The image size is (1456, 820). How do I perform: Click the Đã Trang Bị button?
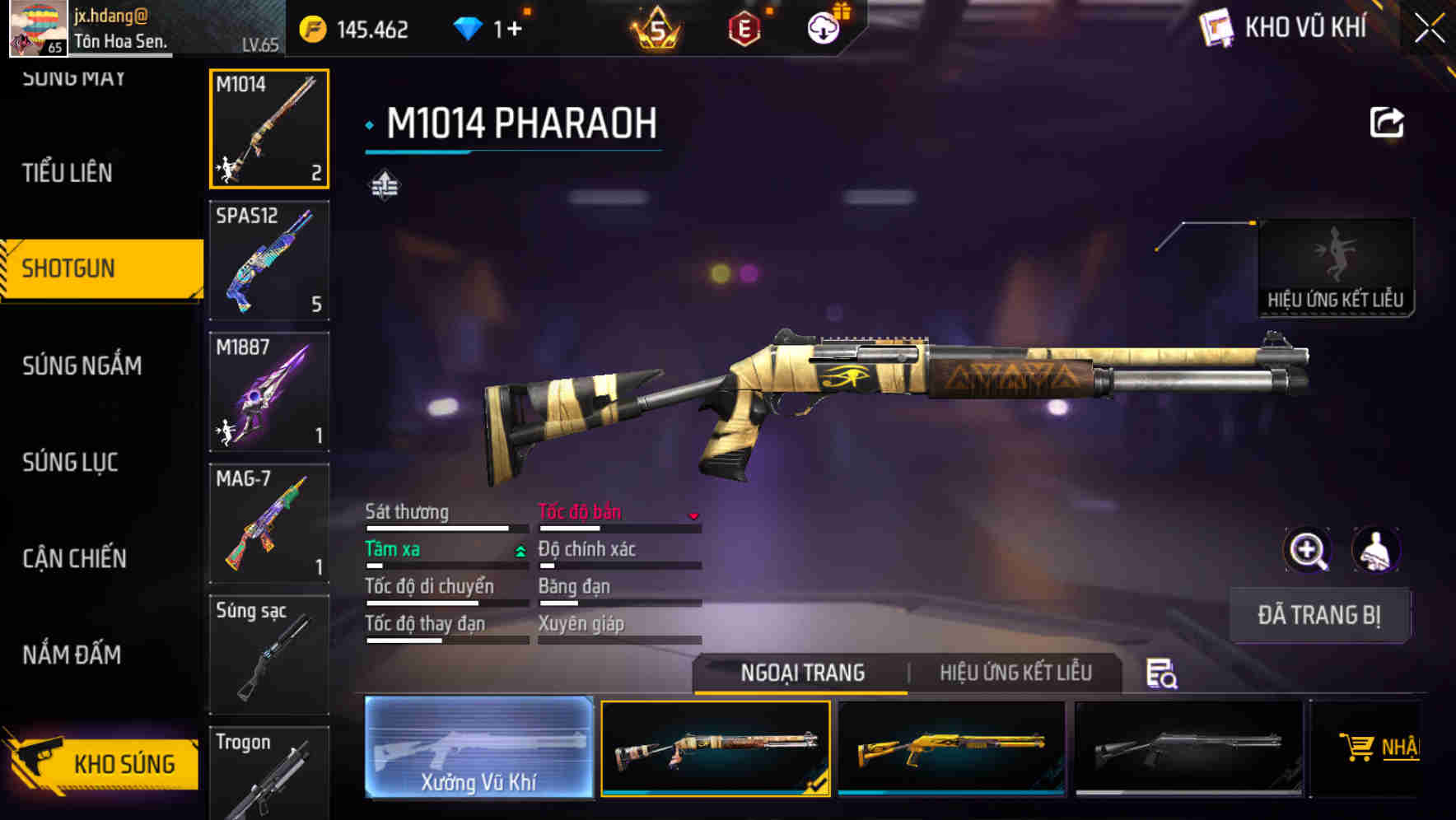tap(1319, 615)
